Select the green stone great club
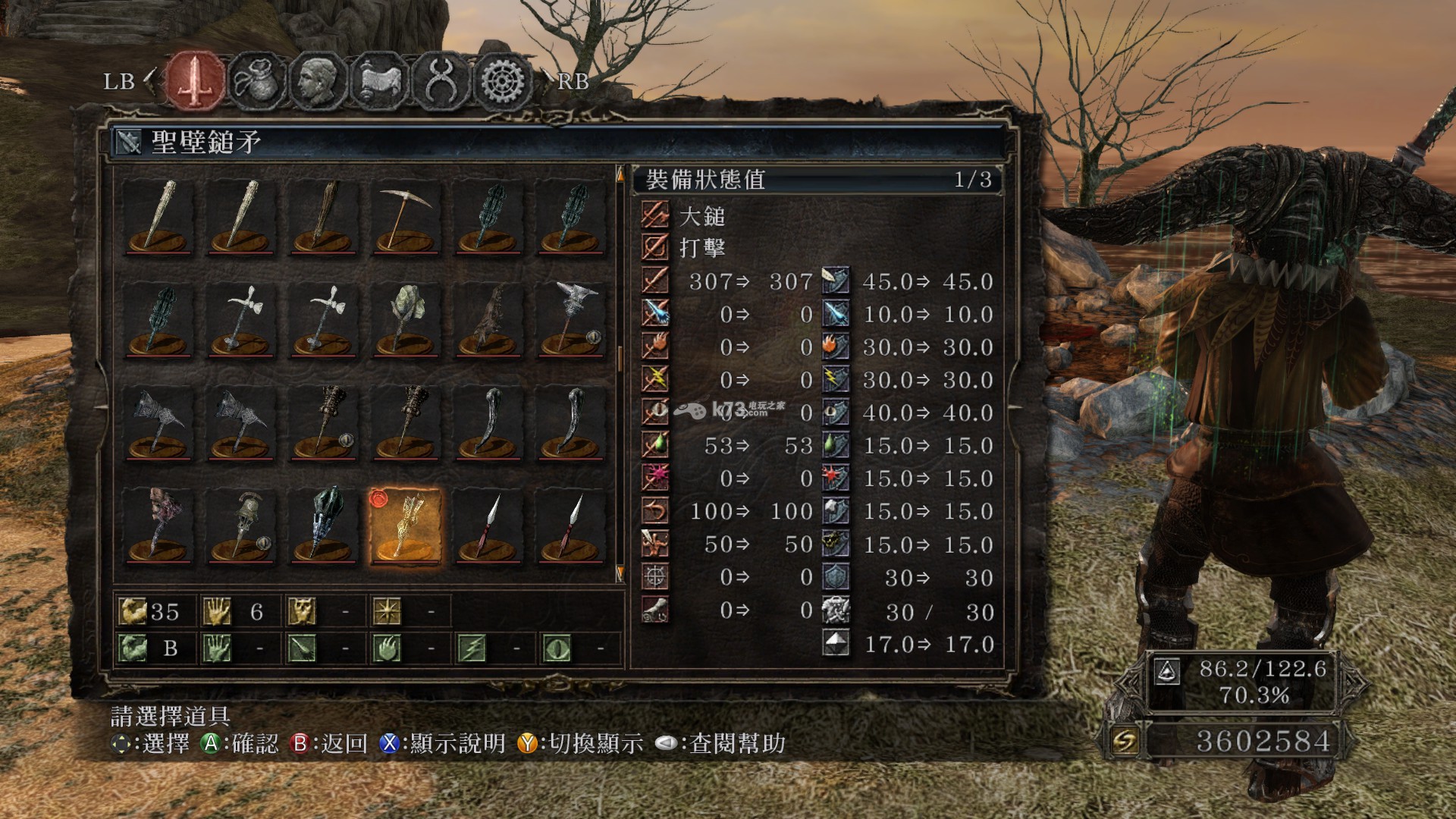Screen dimensions: 1456x819 [404, 320]
